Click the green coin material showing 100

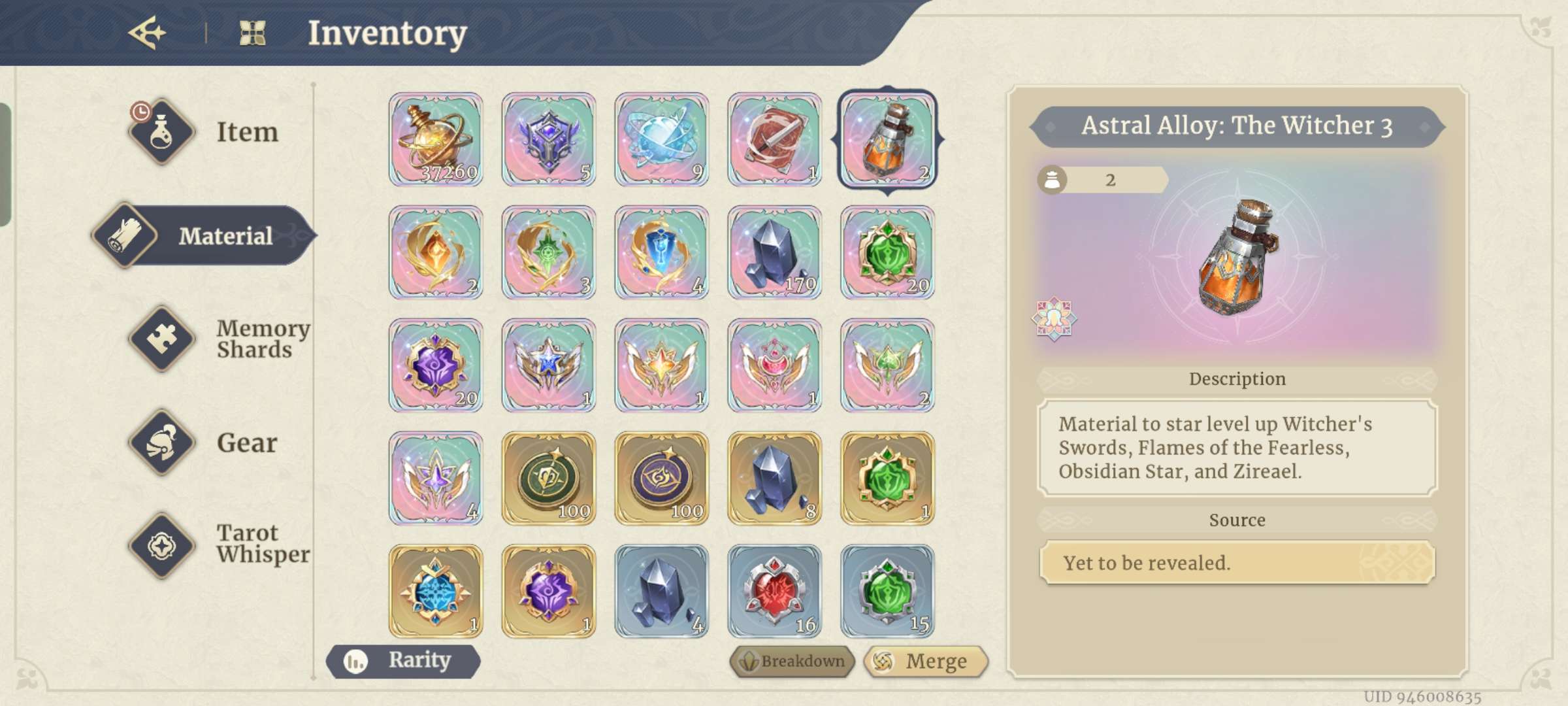[547, 479]
